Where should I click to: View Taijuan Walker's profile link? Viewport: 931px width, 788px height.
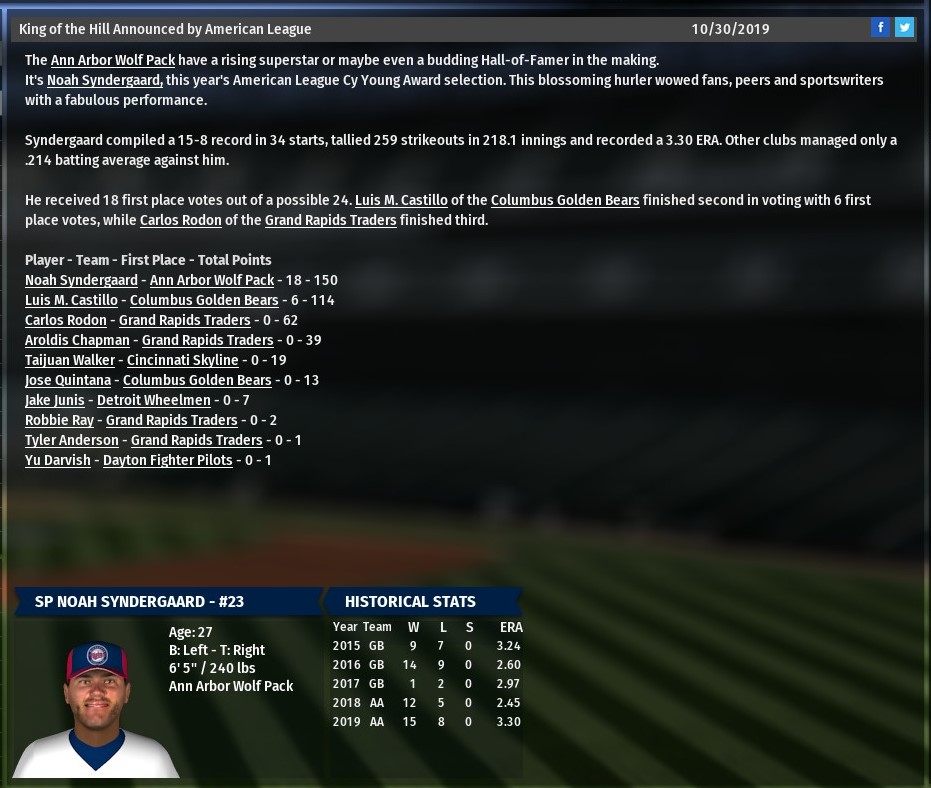coord(70,360)
